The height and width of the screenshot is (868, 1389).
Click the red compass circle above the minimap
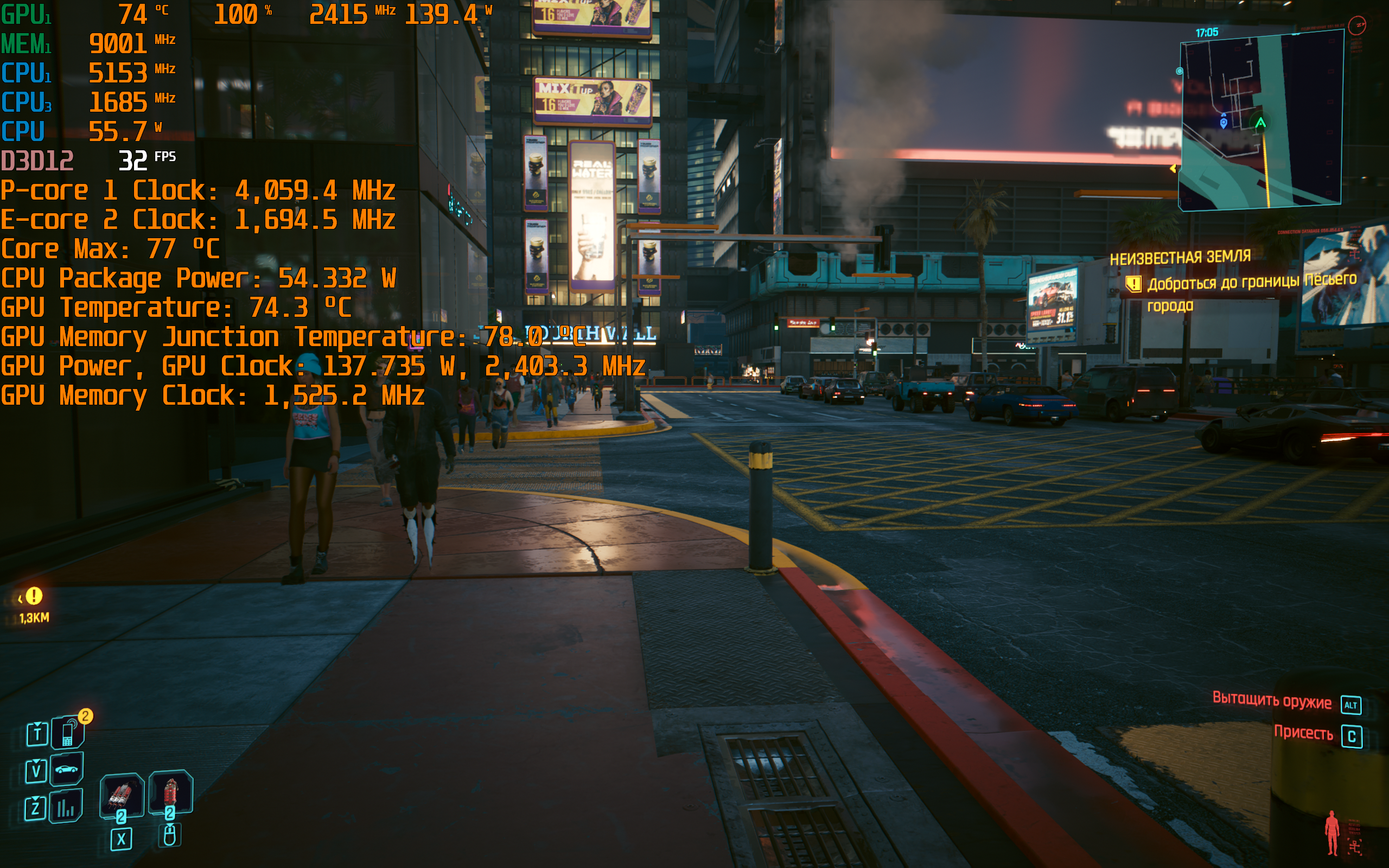(1358, 25)
